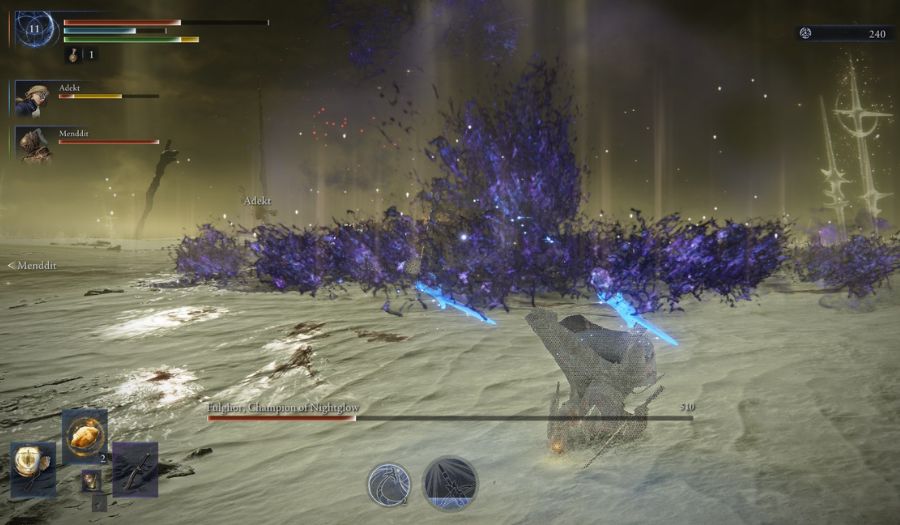Click the rune currency icon next to 240
This screenshot has width=900, height=525.
pos(808,33)
